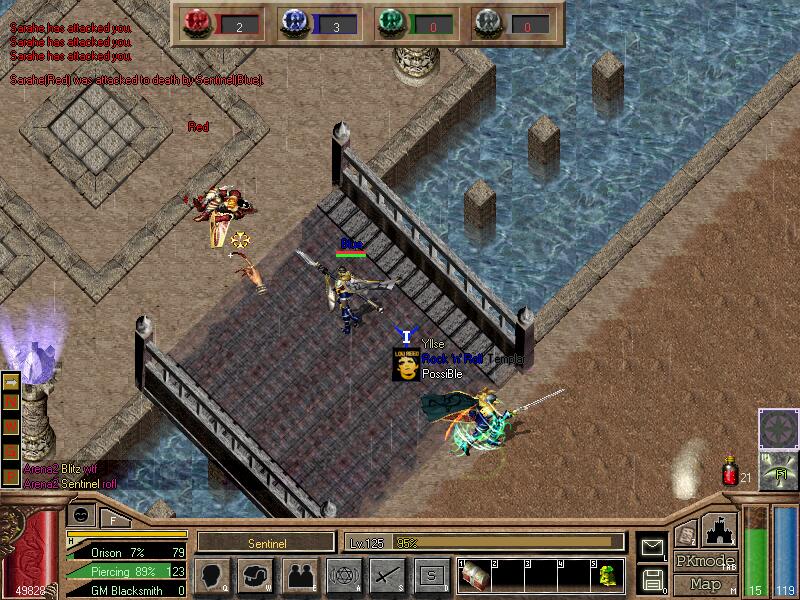The width and height of the screenshot is (800, 600).
Task: Select the treasure chest in belt slot 1
Action: pos(475,576)
